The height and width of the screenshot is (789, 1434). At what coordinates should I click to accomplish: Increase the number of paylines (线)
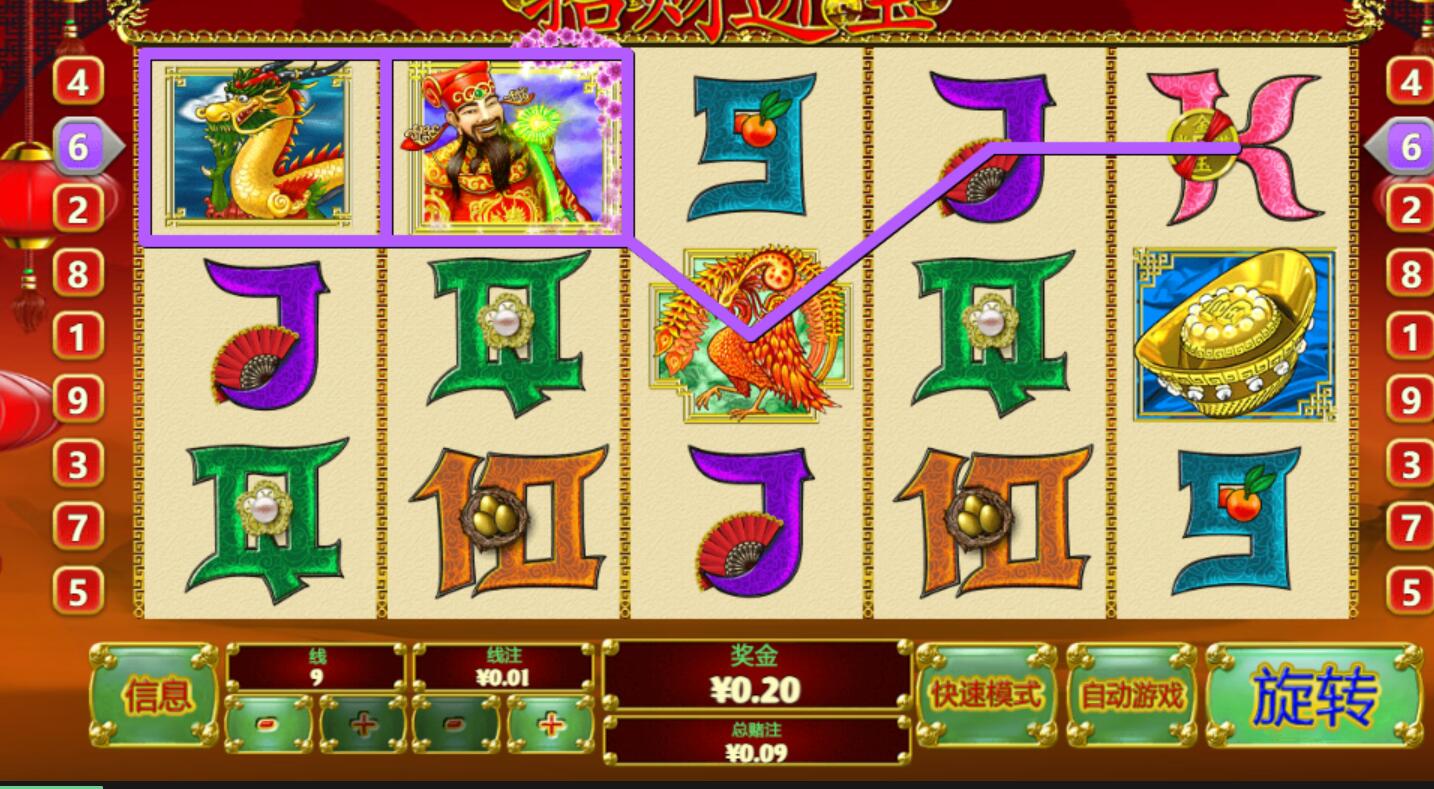(363, 723)
